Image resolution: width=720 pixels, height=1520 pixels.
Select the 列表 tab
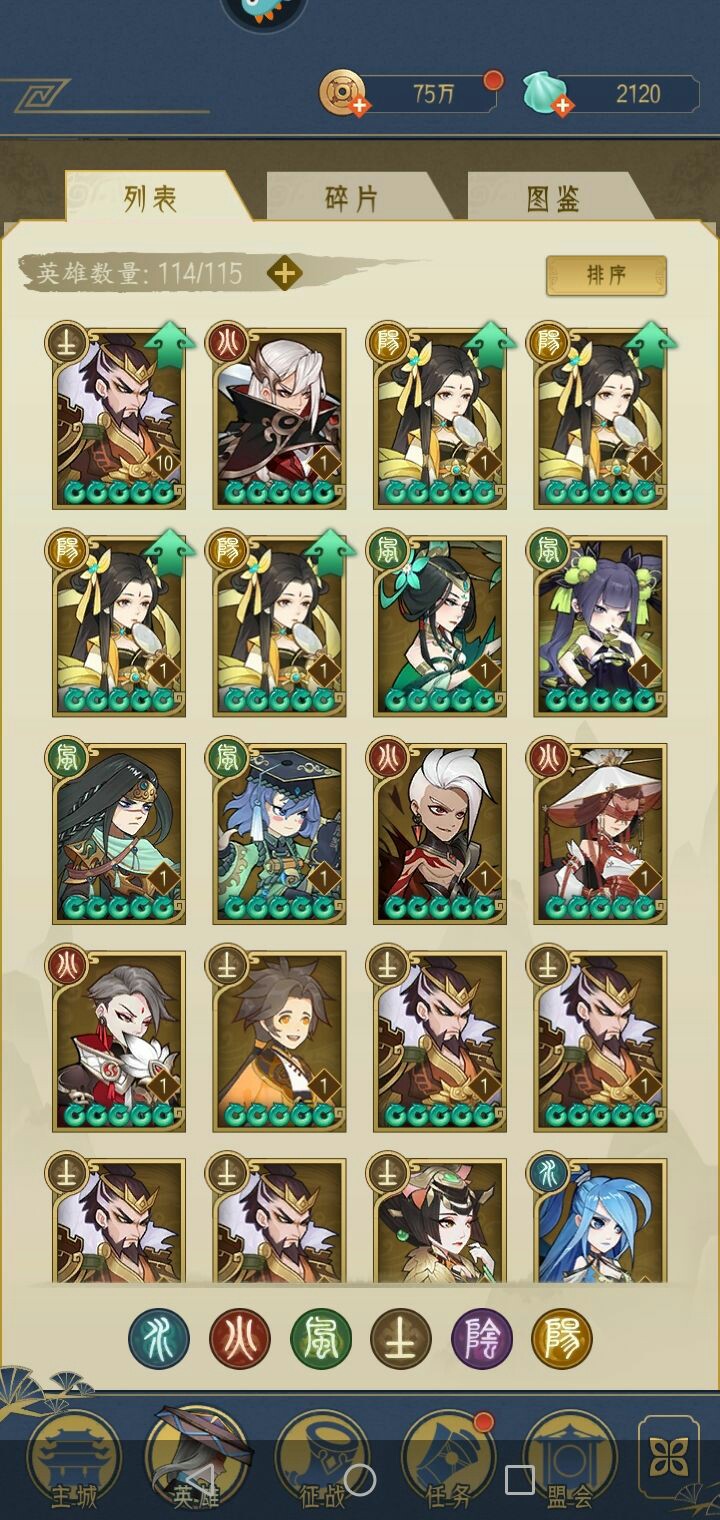(151, 198)
